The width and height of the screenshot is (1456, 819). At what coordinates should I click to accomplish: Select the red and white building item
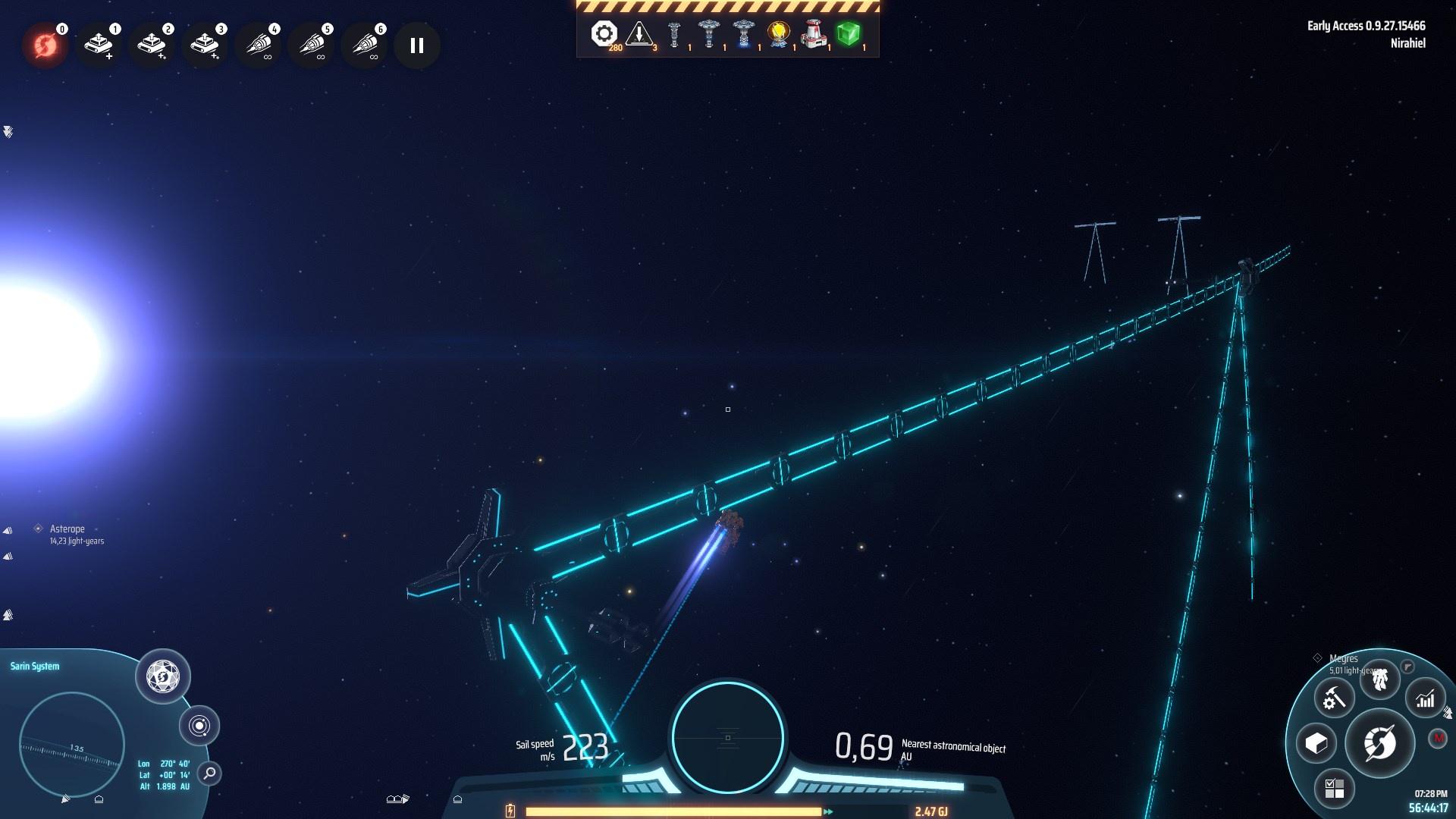[x=814, y=34]
